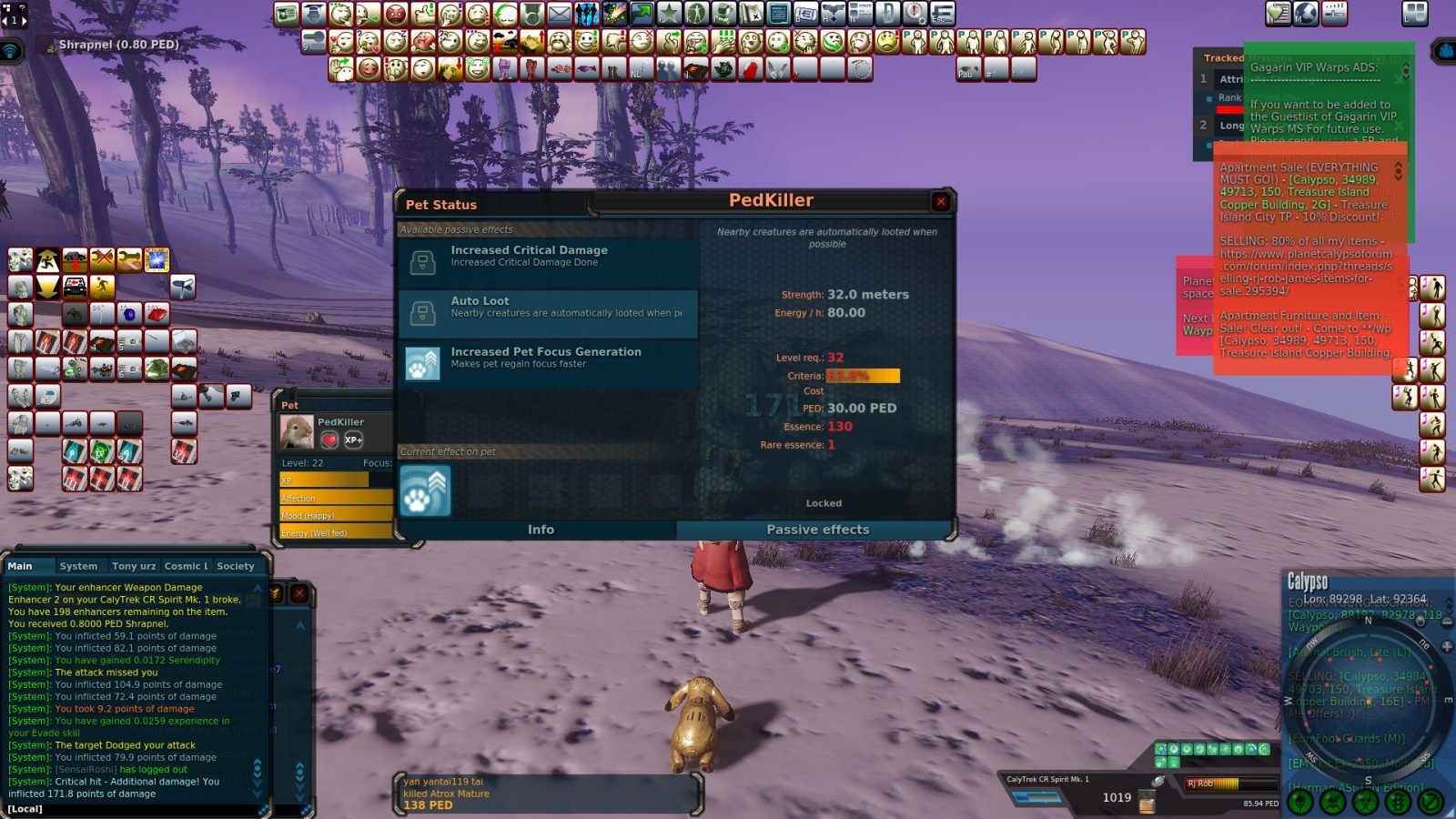Open the world map globe icon top right
The height and width of the screenshot is (819, 1456).
click(x=1305, y=13)
